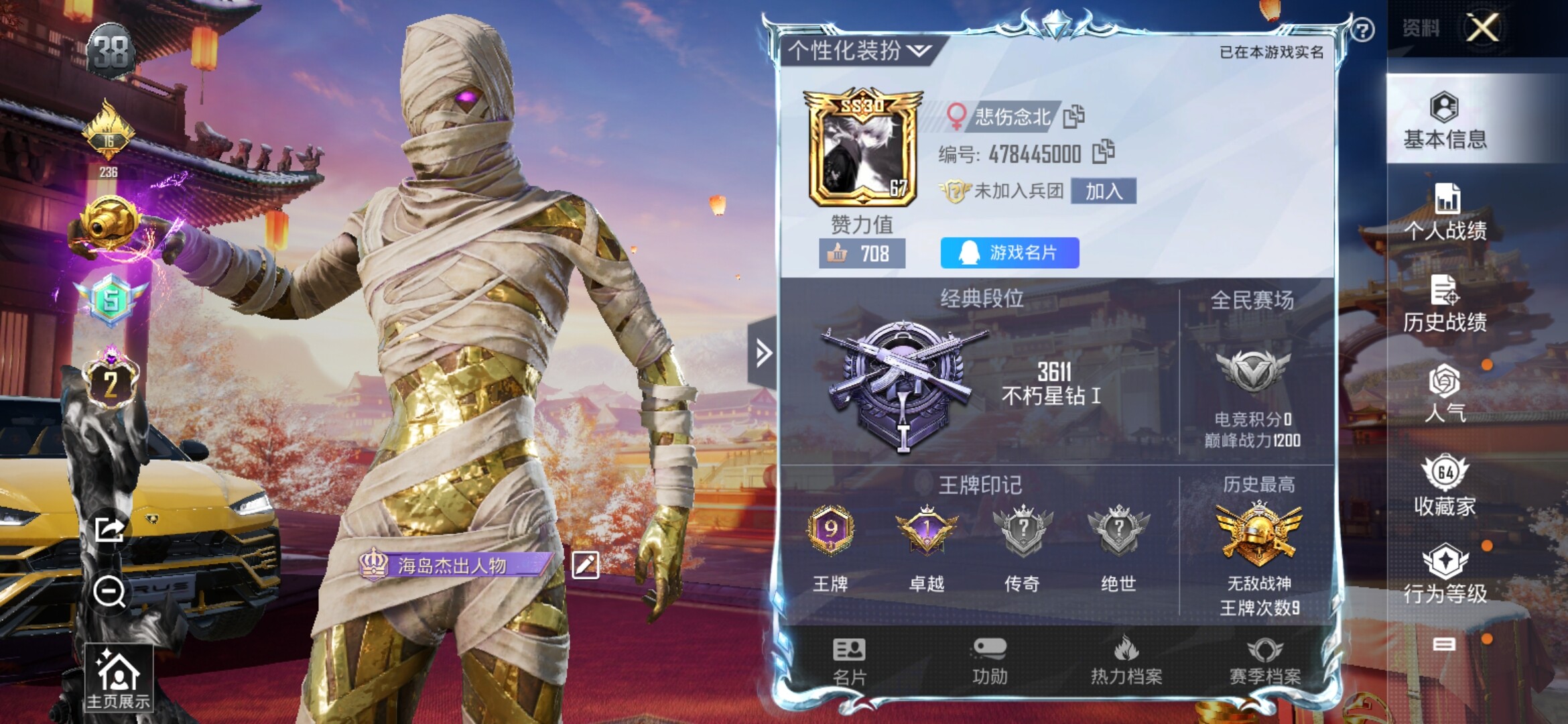This screenshot has width=1568, height=724.
Task: Click the 主页展示 homepage display button
Action: point(119,678)
